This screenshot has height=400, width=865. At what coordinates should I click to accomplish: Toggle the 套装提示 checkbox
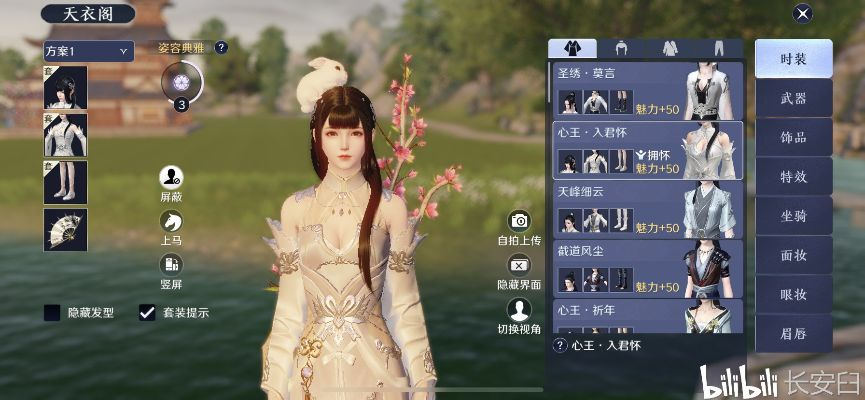(148, 313)
